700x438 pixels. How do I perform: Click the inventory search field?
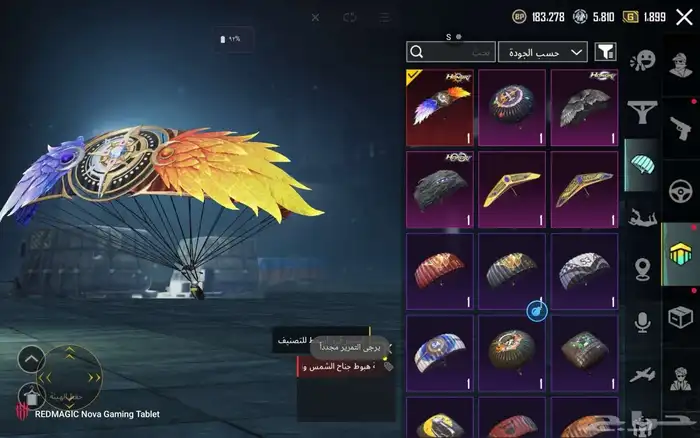click(x=451, y=51)
